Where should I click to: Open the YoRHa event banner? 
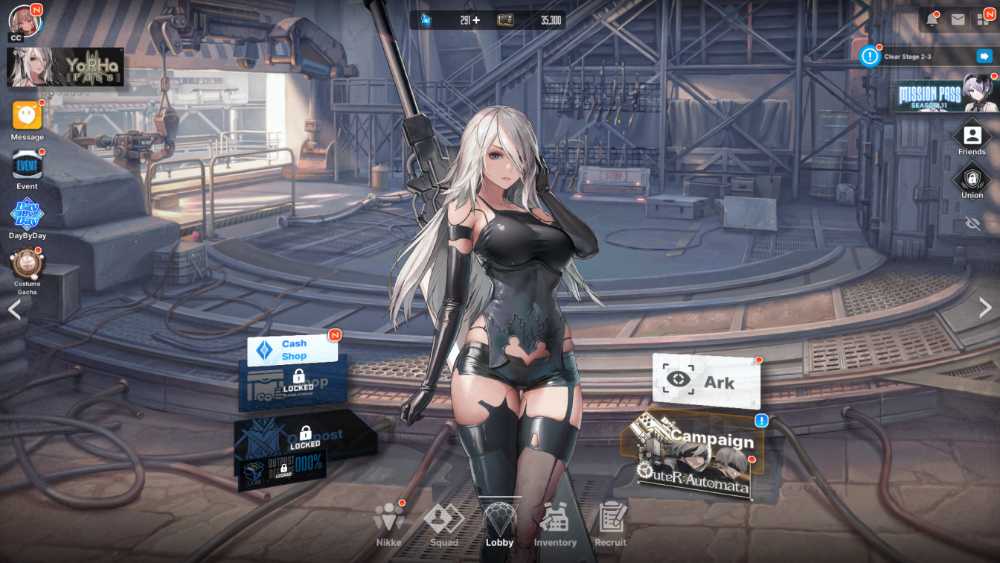66,67
